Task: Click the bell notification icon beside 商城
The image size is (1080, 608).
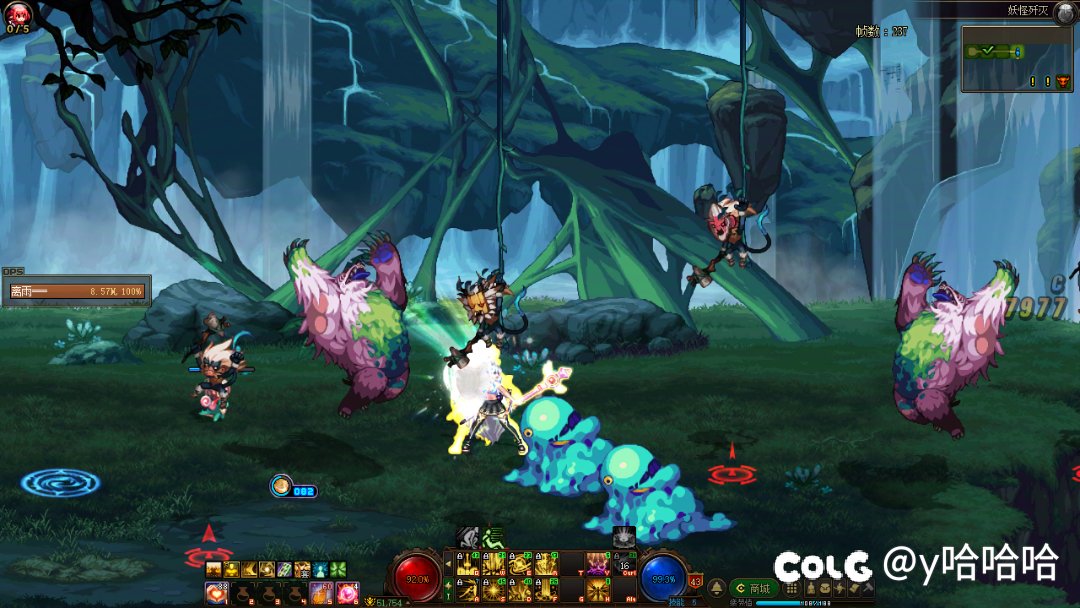Action: [716, 588]
